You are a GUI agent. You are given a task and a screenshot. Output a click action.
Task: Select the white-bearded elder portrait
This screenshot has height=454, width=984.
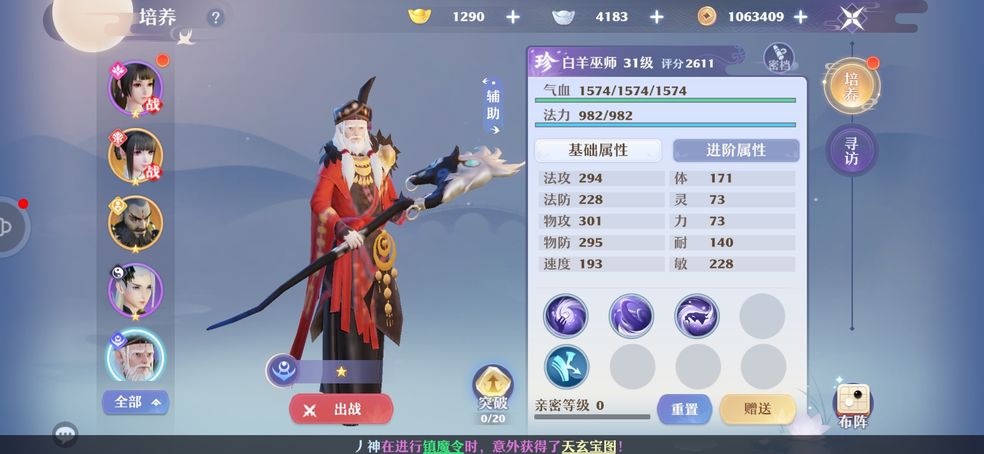(x=135, y=355)
